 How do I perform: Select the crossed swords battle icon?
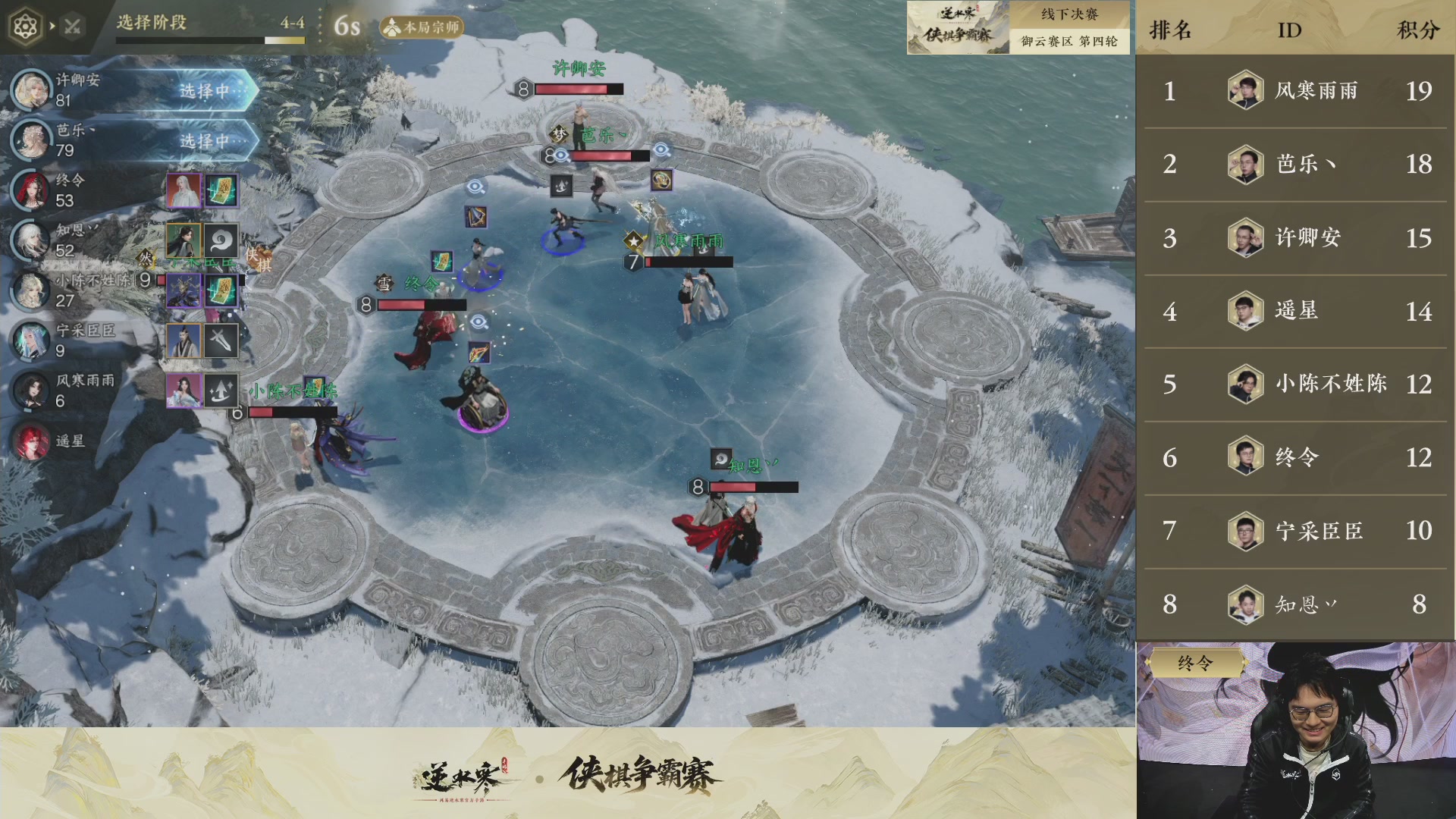(x=72, y=25)
